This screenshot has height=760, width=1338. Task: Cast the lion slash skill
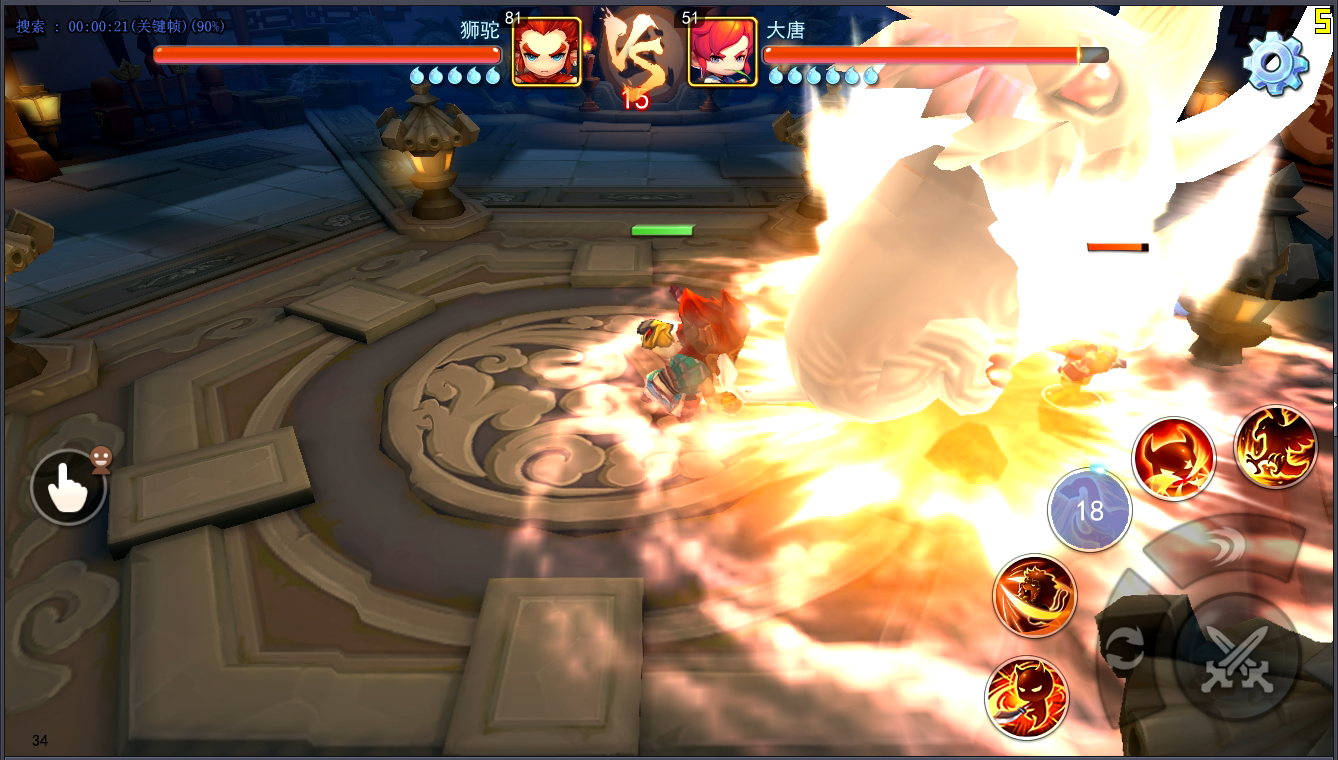click(1034, 596)
